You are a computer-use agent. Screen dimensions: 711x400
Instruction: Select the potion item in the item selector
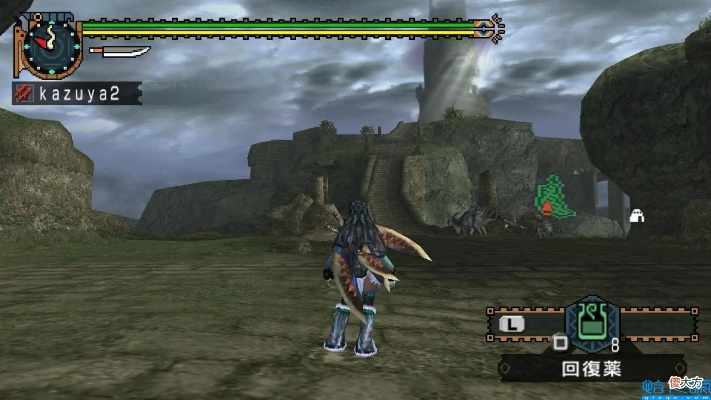(592, 323)
